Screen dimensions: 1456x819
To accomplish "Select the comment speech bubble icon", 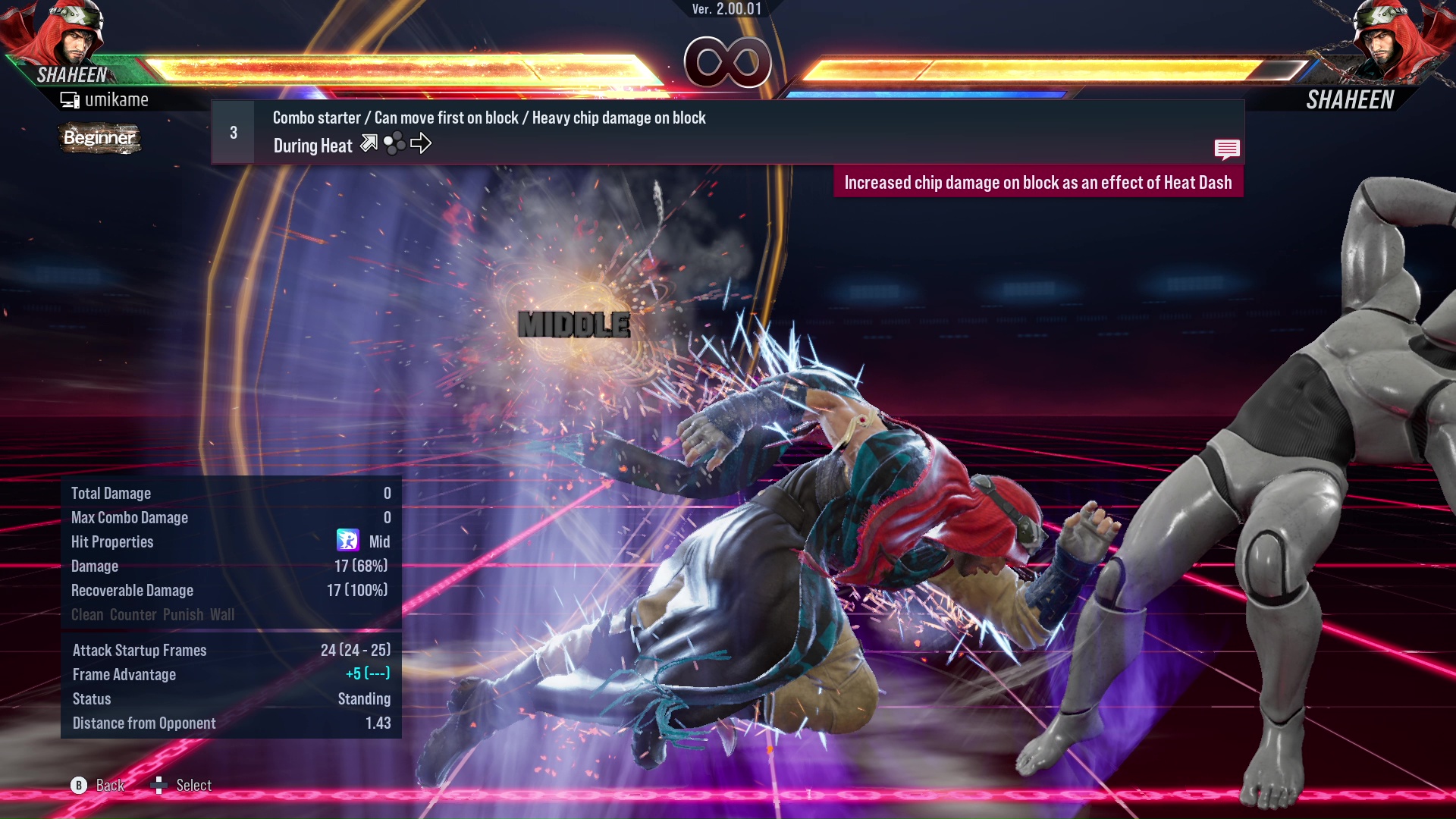I will point(1227,149).
